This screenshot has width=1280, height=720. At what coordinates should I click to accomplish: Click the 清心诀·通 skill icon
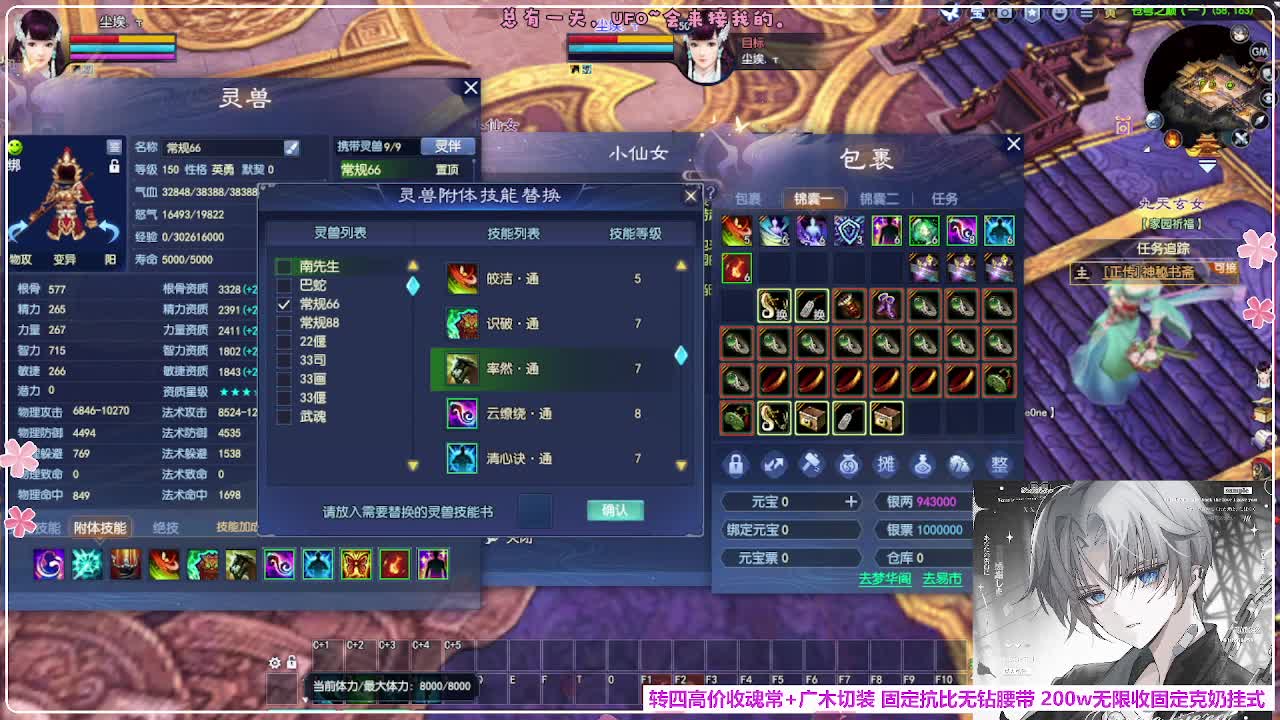tap(461, 456)
